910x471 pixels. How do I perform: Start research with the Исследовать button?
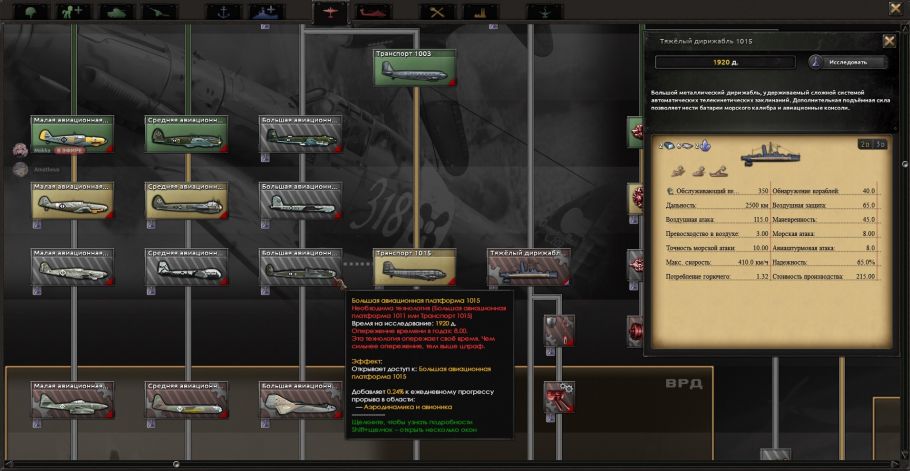point(848,62)
